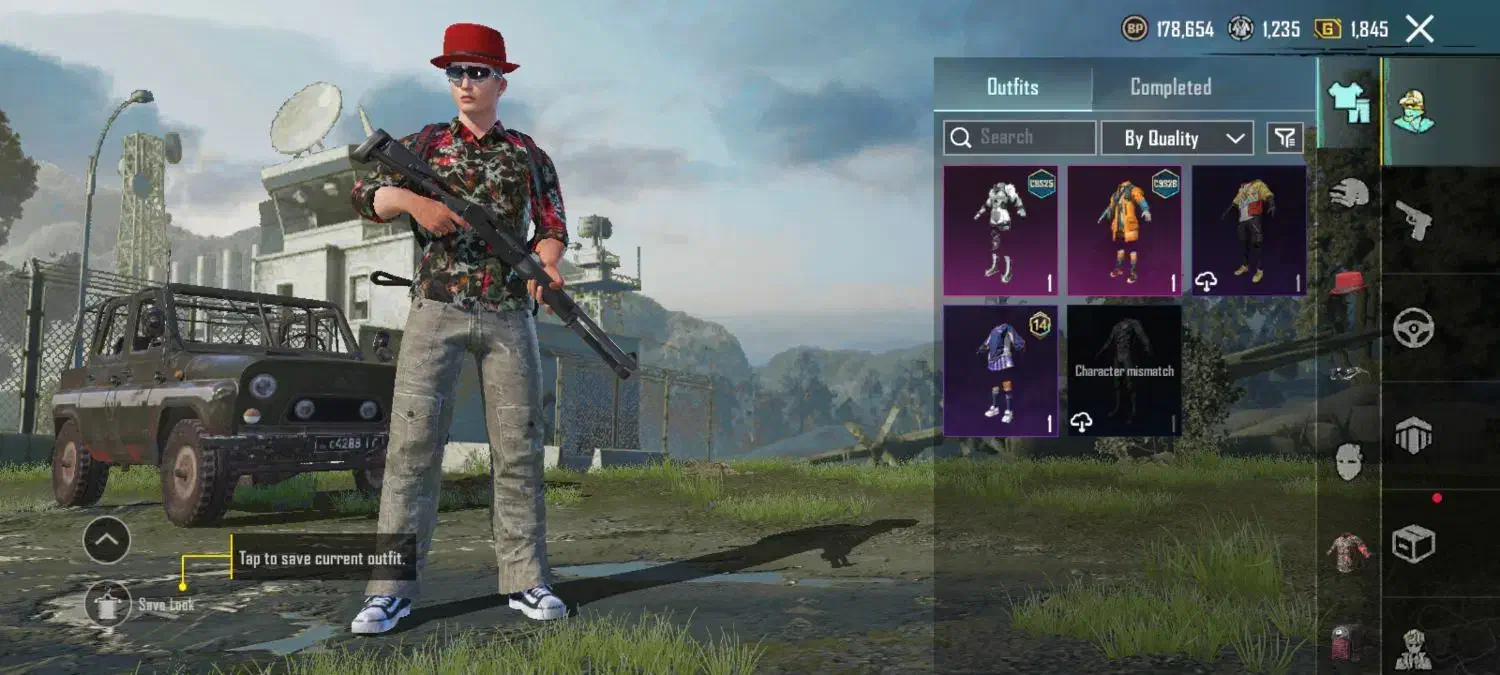Select the red hat subcategory

1349,283
